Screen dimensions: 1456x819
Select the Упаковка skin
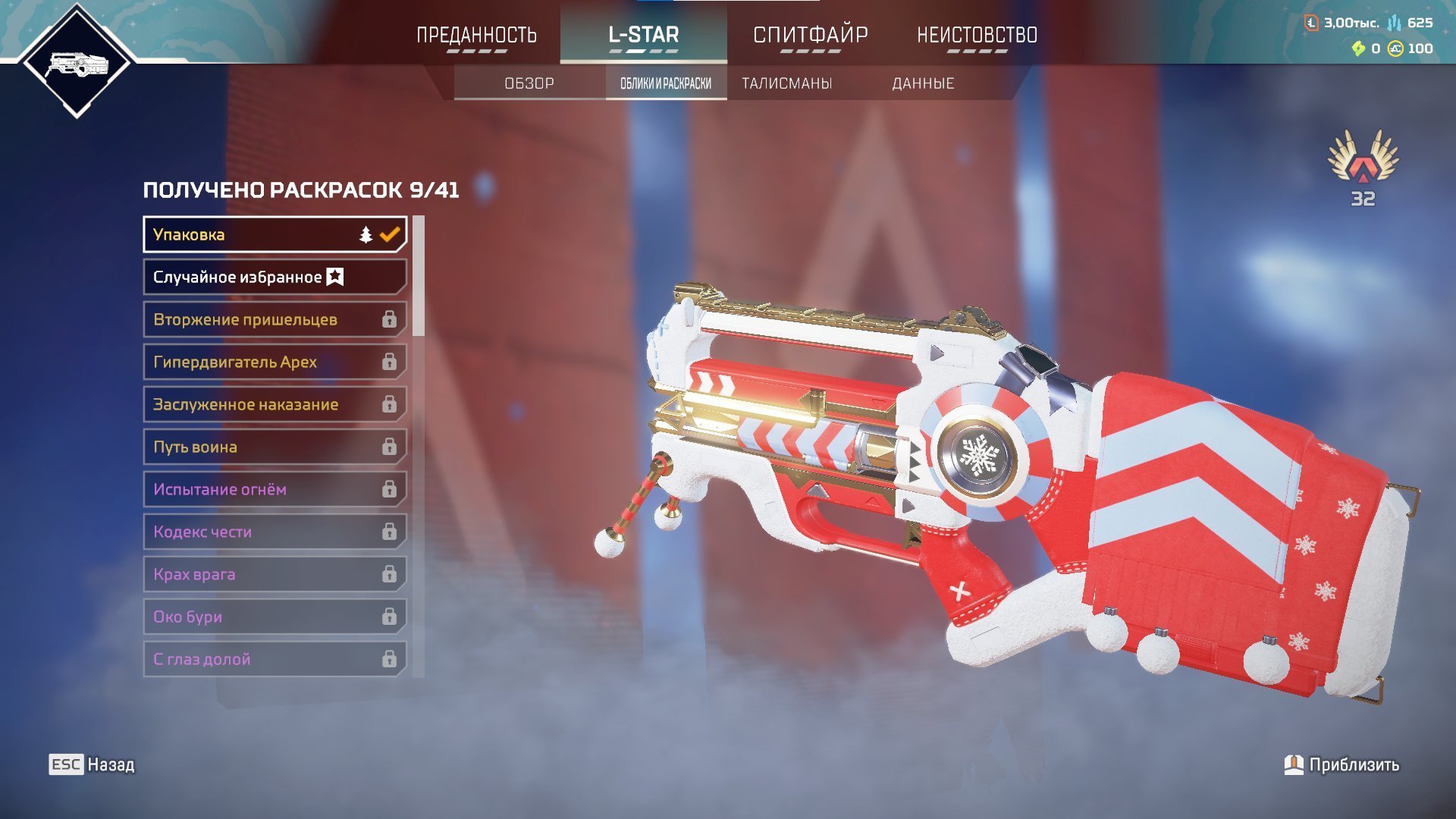[275, 234]
